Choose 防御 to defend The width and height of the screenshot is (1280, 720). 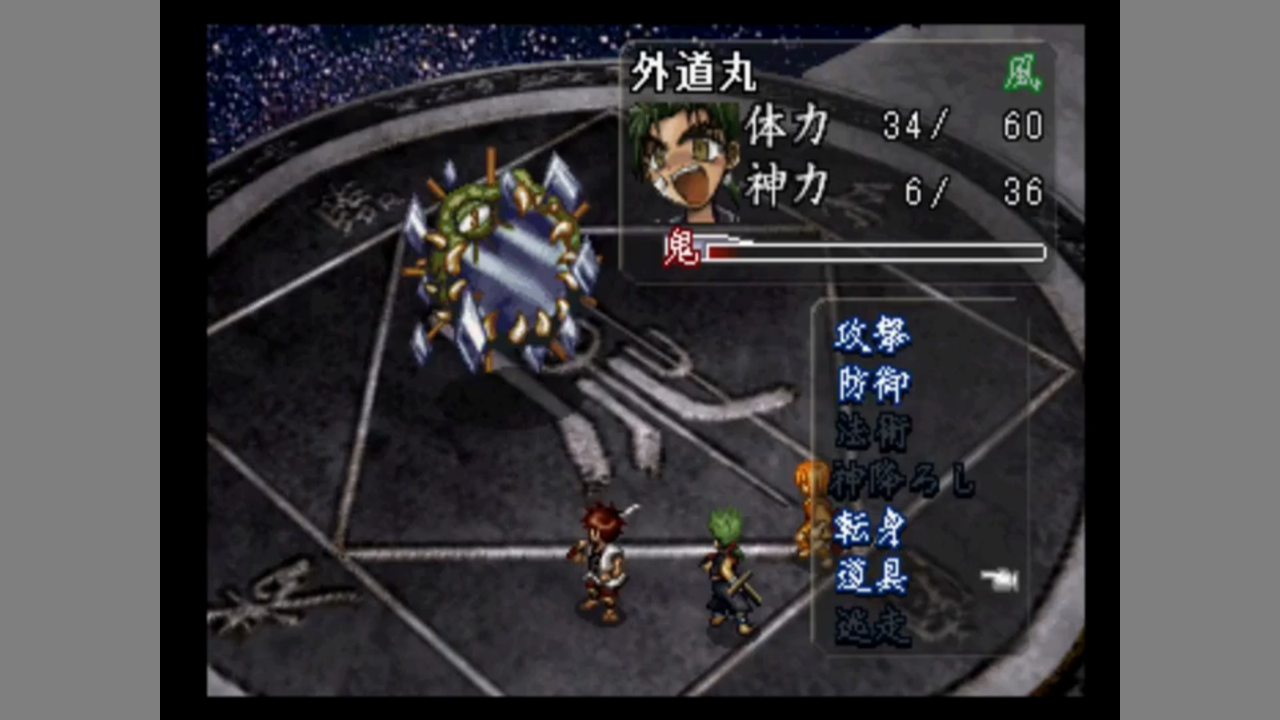click(x=872, y=385)
